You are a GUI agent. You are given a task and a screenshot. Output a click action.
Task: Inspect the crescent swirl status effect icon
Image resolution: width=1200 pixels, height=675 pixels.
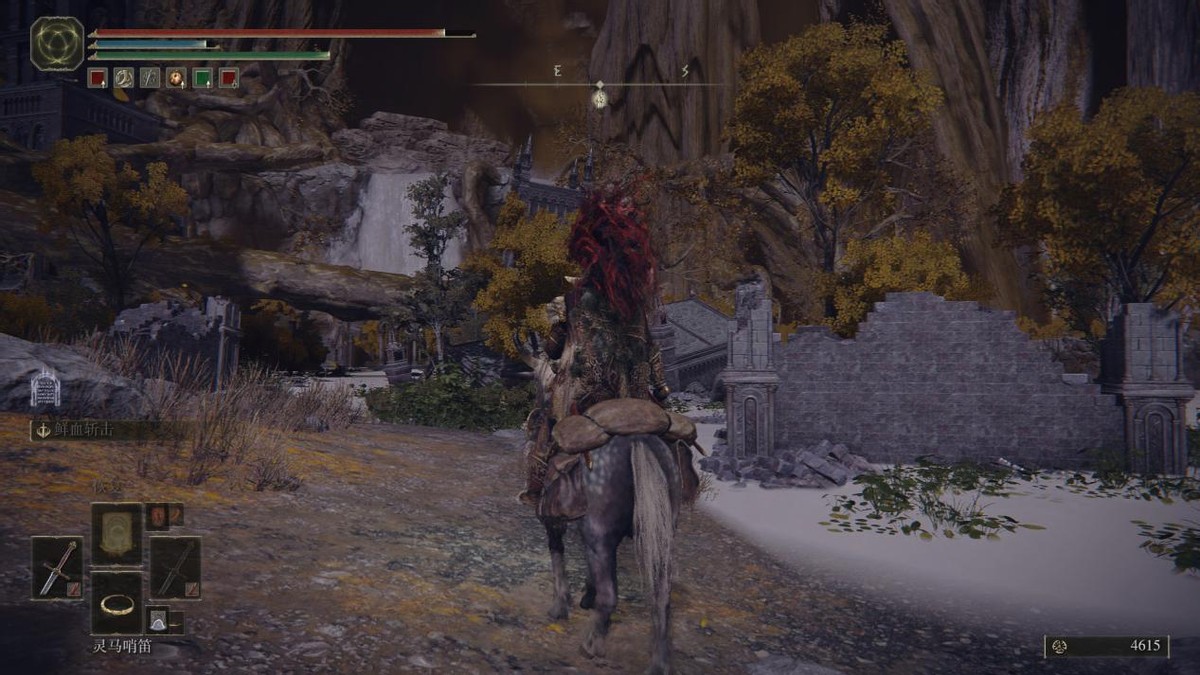(x=124, y=77)
